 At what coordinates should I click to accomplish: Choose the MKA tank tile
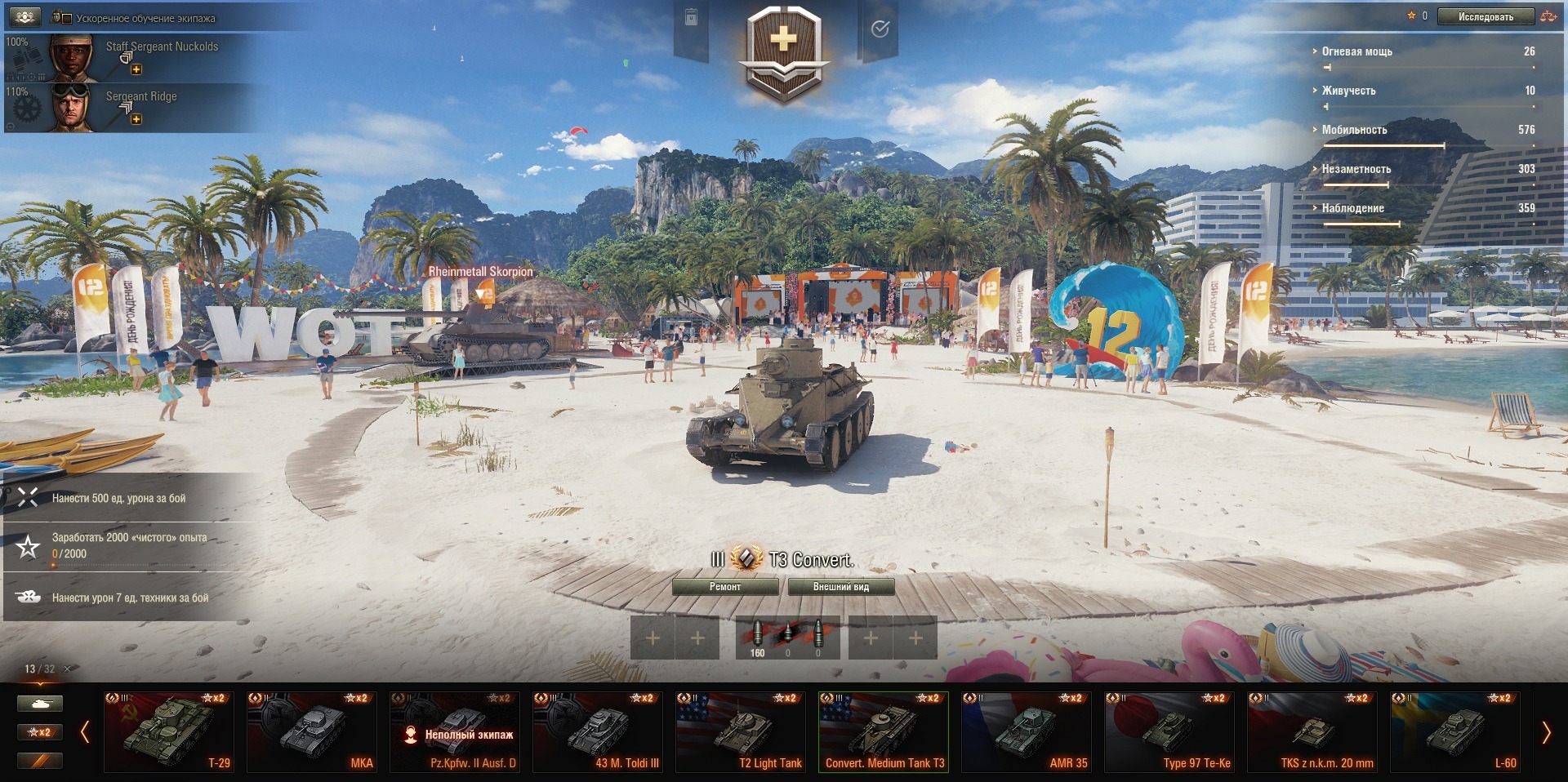click(x=312, y=731)
